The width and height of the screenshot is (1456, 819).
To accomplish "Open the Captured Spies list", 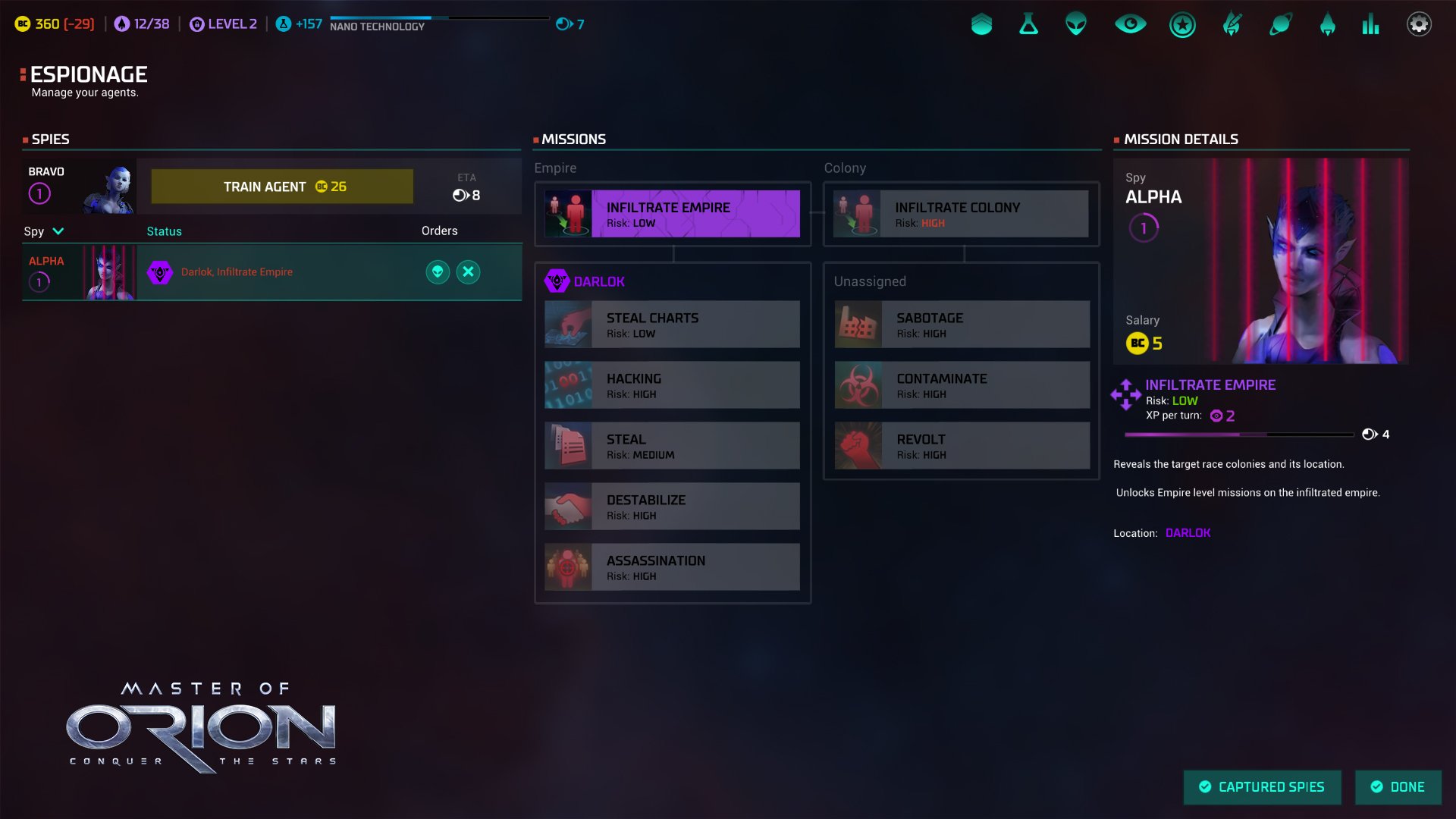I will 1262,787.
